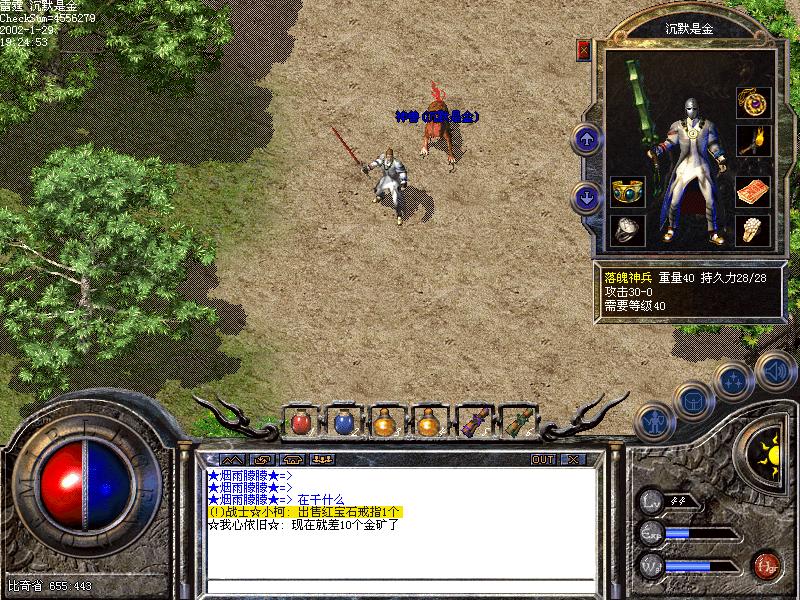Open the character status round button
The width and height of the screenshot is (800, 600).
652,421
